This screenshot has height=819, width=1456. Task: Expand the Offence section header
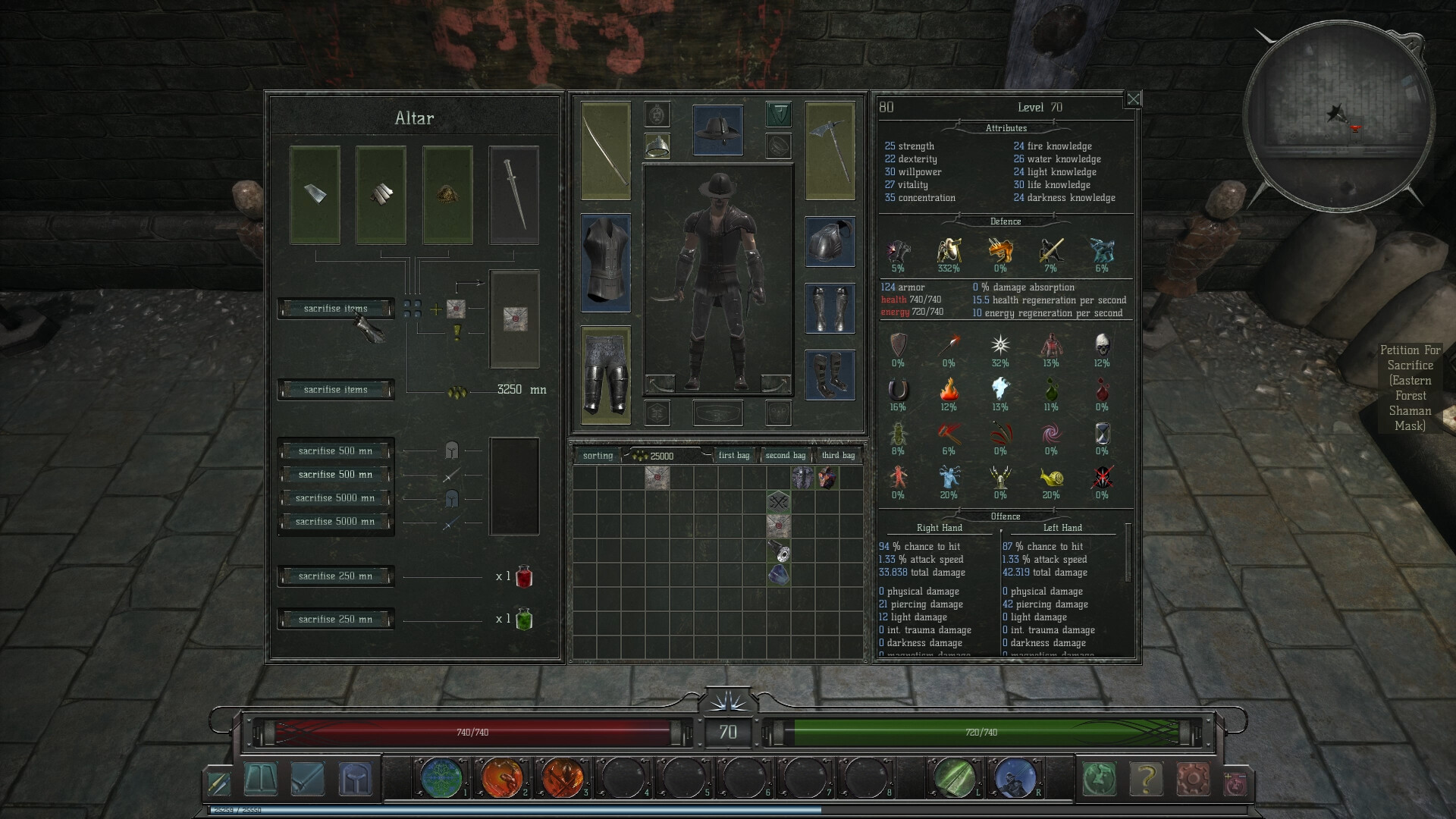pos(1006,516)
